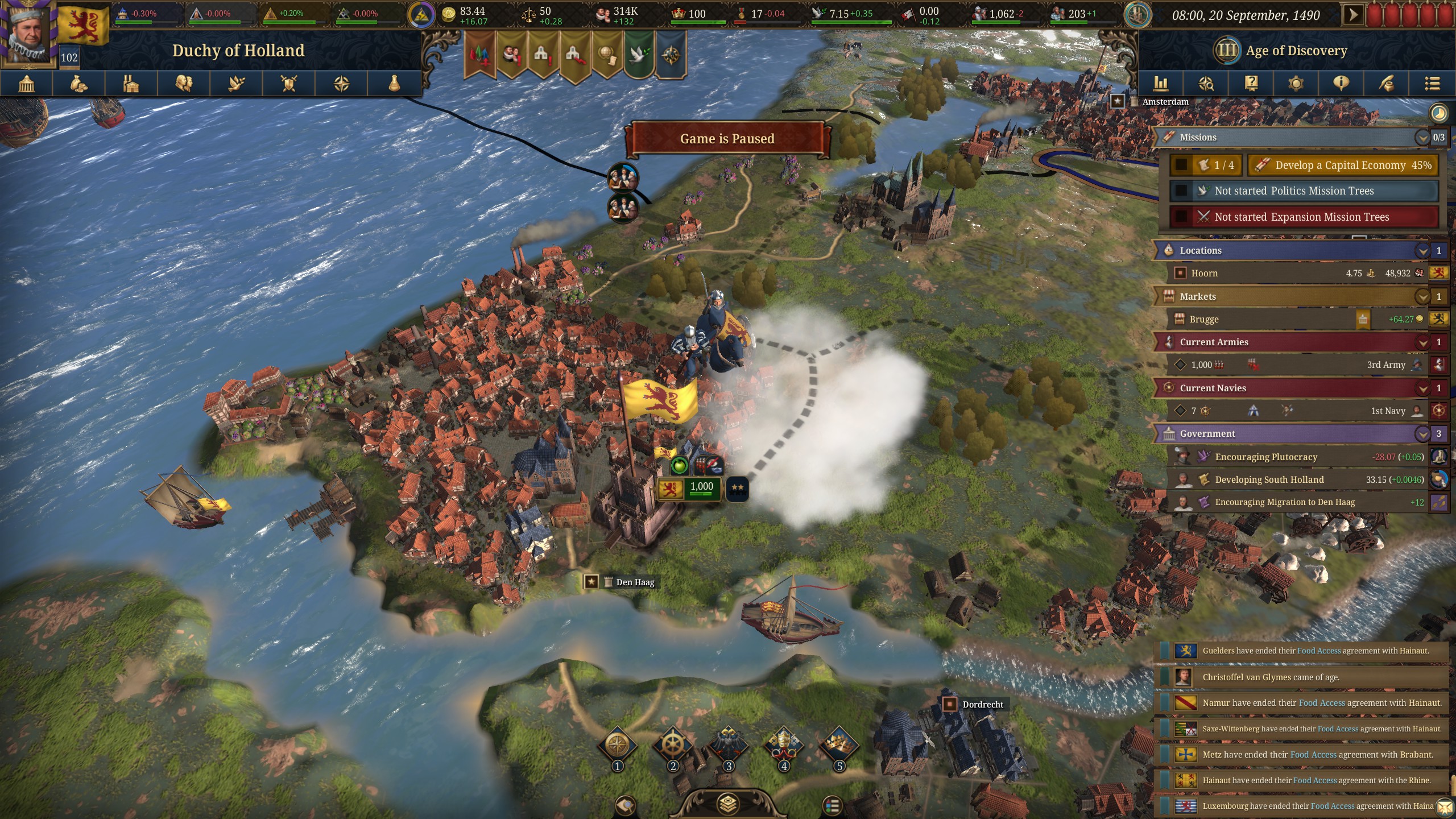Select the Production building icon
Image resolution: width=1456 pixels, height=819 pixels.
point(132,84)
